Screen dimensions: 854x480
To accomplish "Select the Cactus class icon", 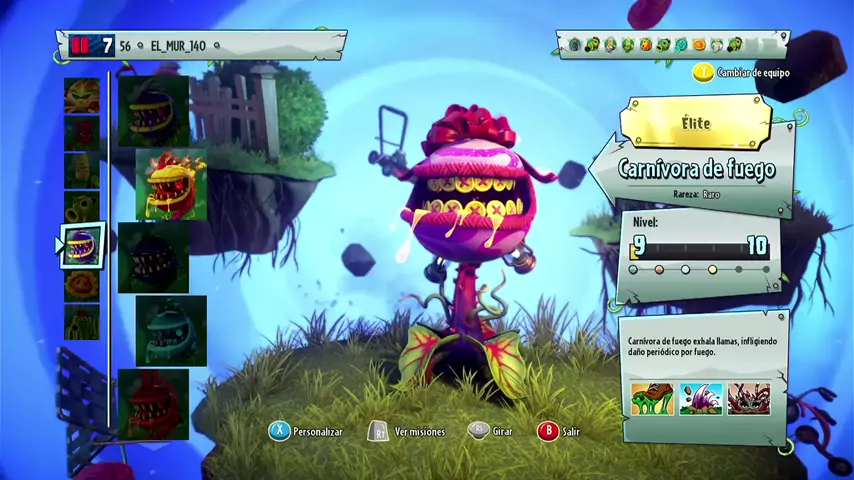I will pyautogui.click(x=82, y=322).
